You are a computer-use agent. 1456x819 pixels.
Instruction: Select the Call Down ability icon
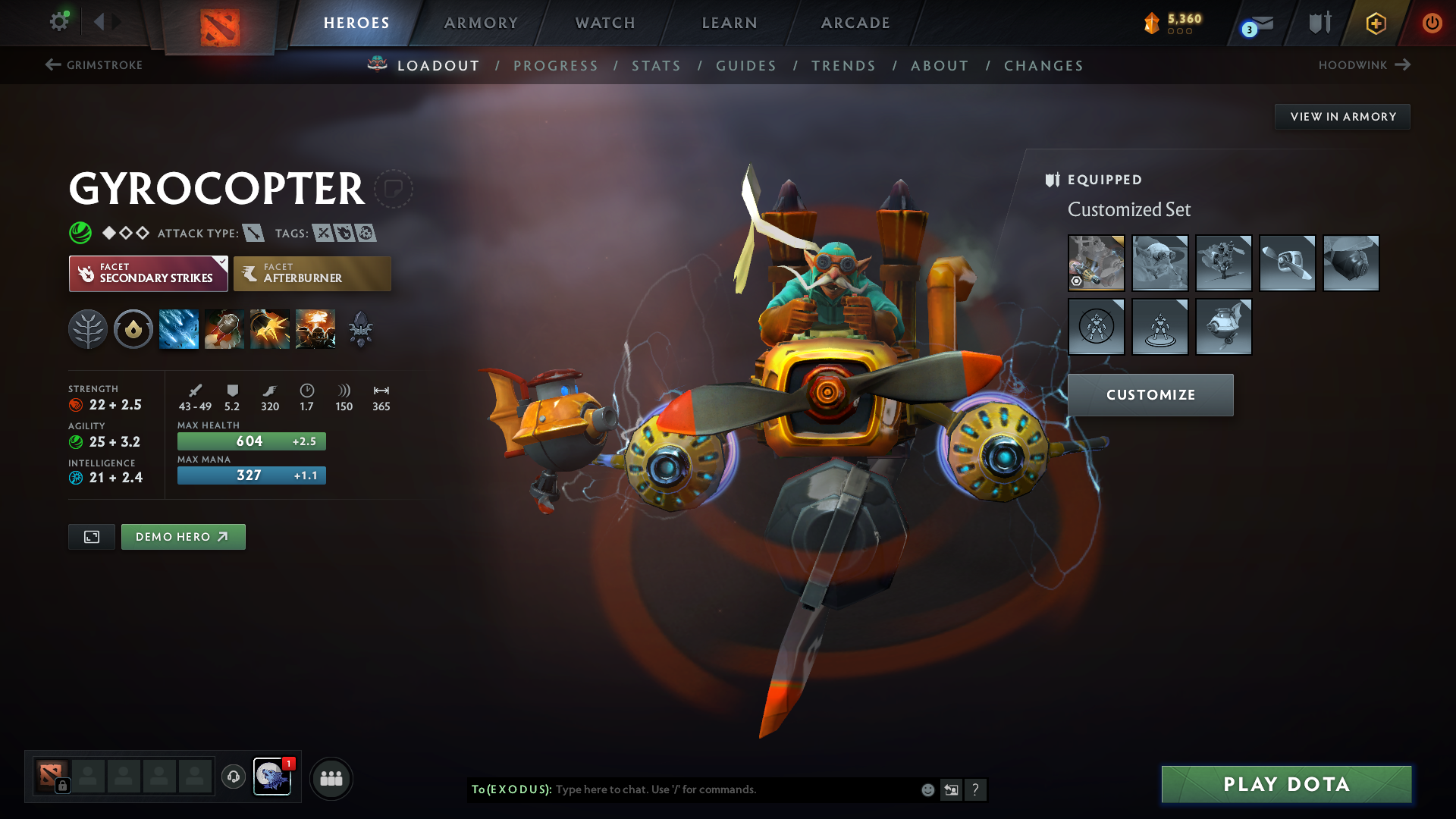pos(315,329)
